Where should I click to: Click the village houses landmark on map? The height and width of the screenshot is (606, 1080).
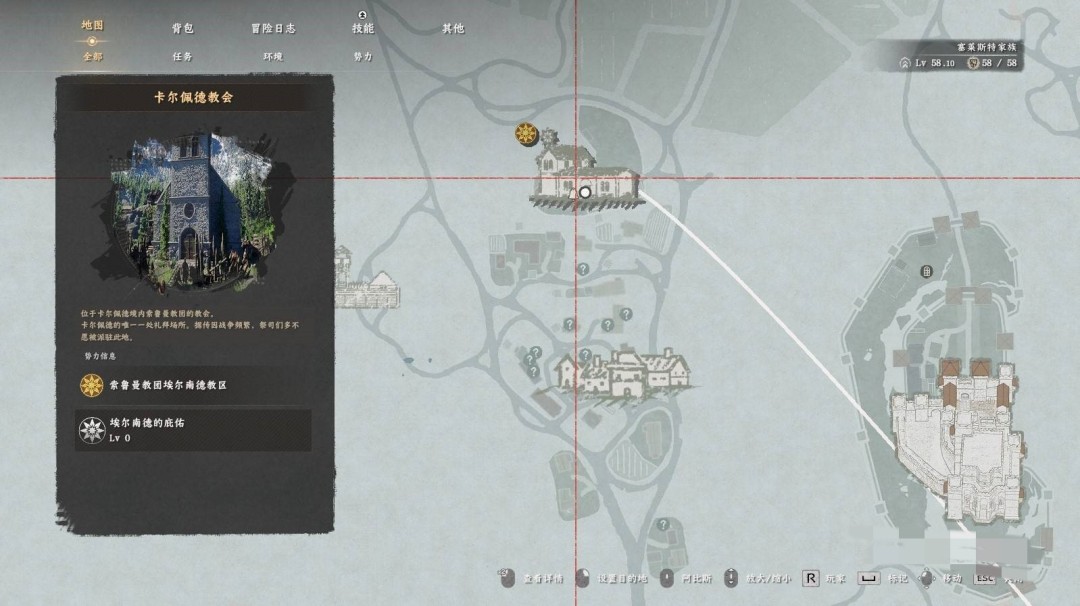pos(621,373)
